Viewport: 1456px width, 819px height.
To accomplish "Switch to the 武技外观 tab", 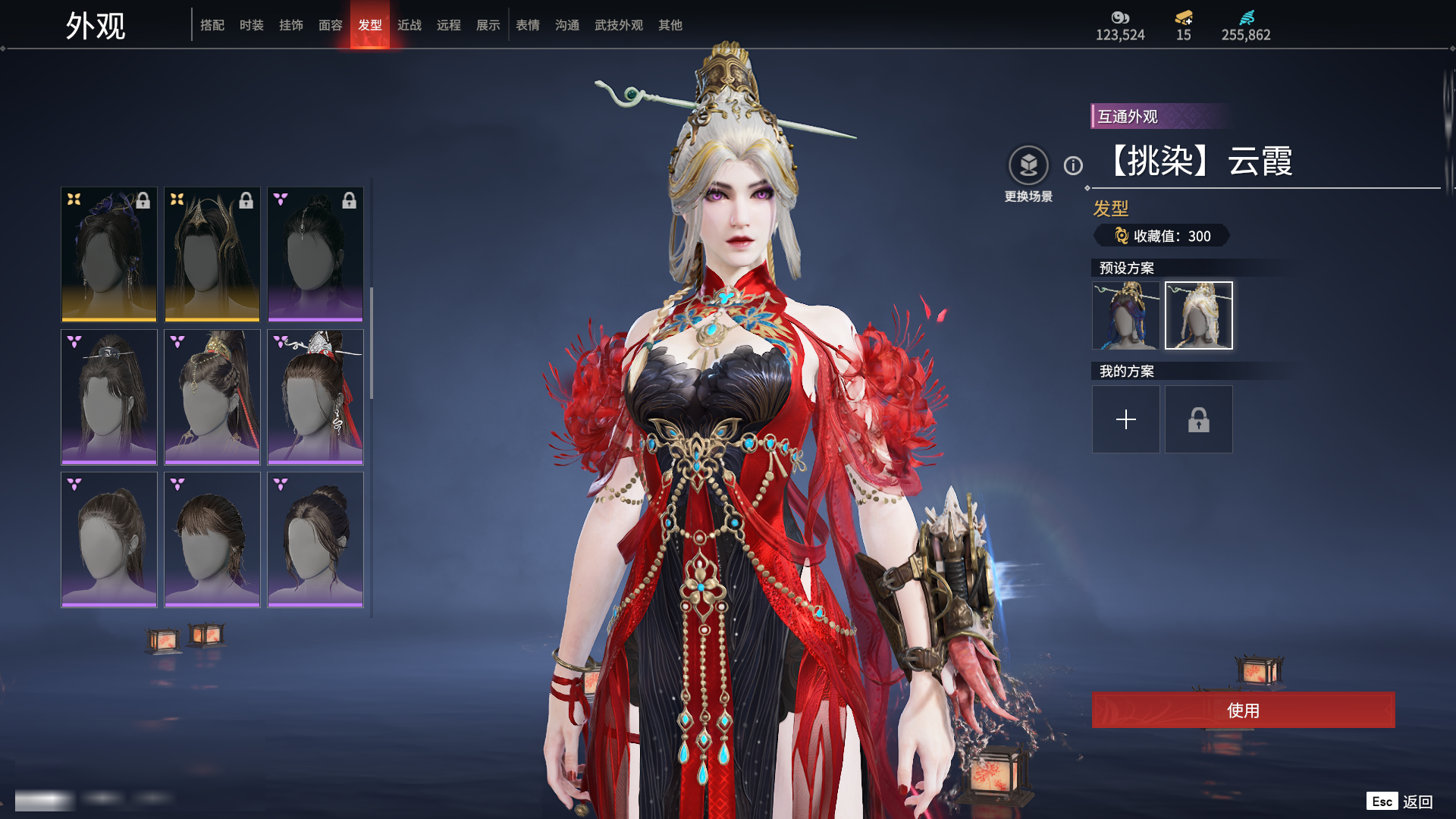I will 619,25.
